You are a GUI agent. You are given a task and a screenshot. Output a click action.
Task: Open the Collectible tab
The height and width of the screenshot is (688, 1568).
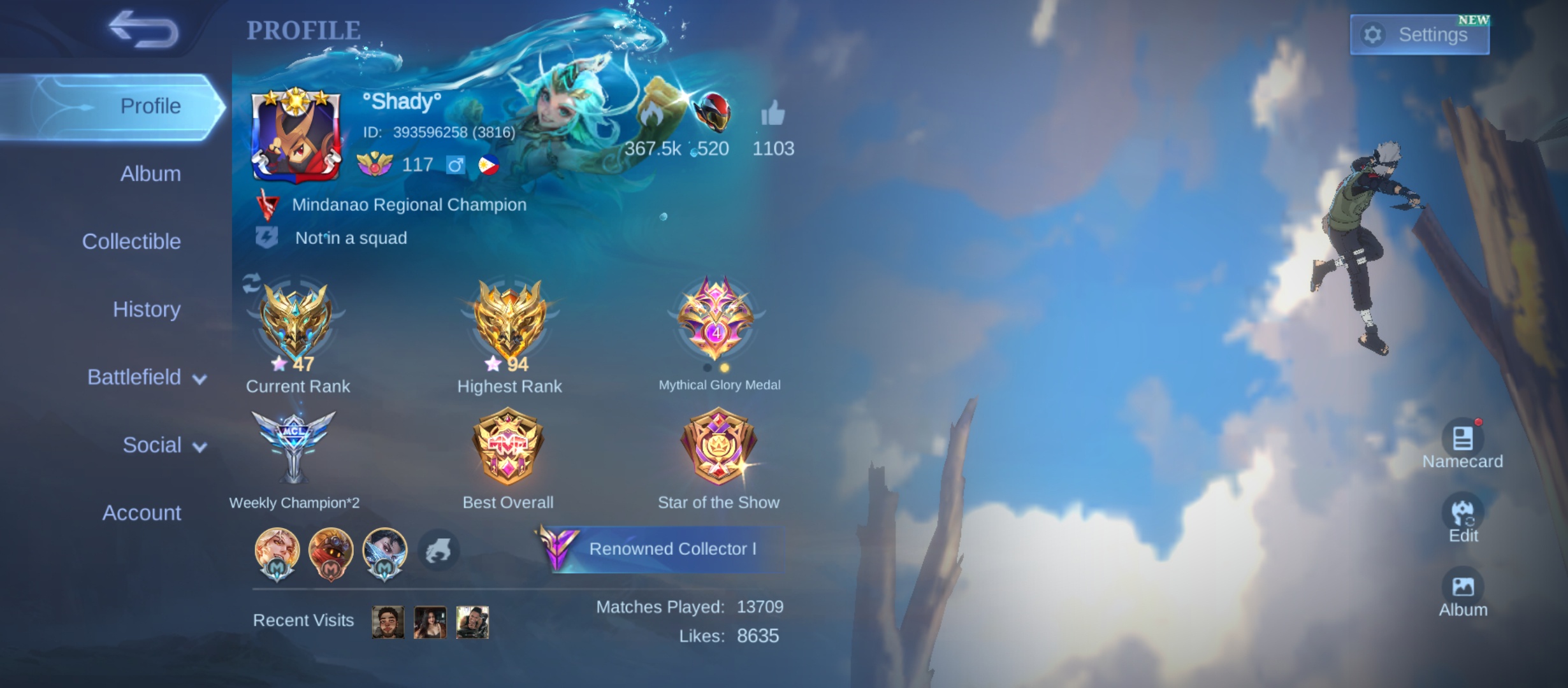tap(131, 241)
